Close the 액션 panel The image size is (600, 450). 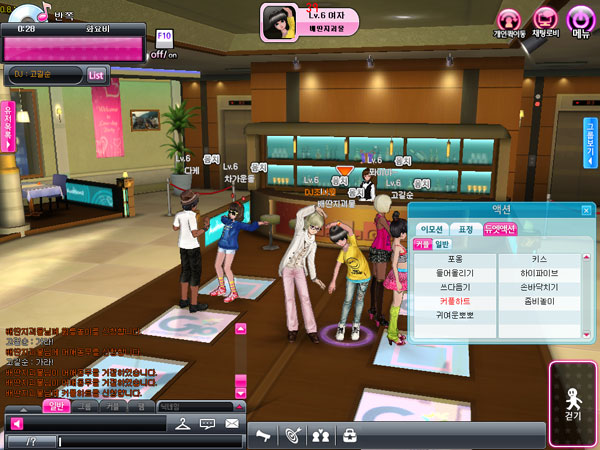point(586,211)
